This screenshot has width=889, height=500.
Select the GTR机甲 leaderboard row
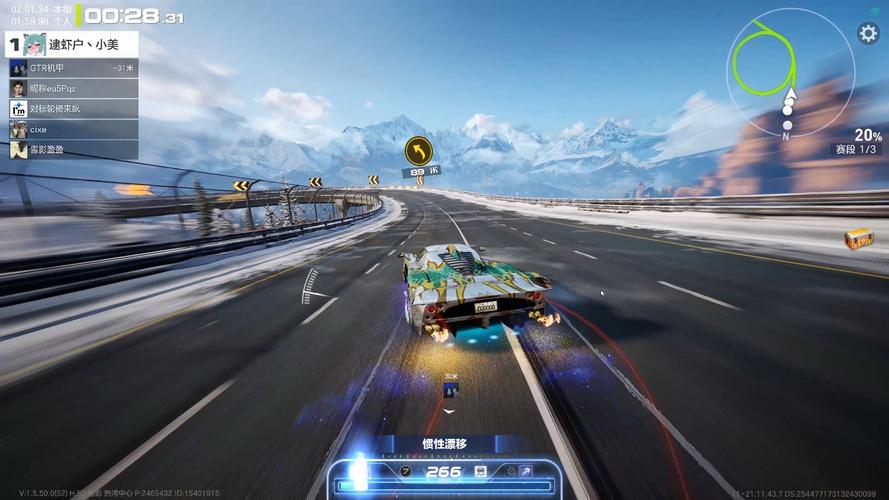pyautogui.click(x=72, y=68)
